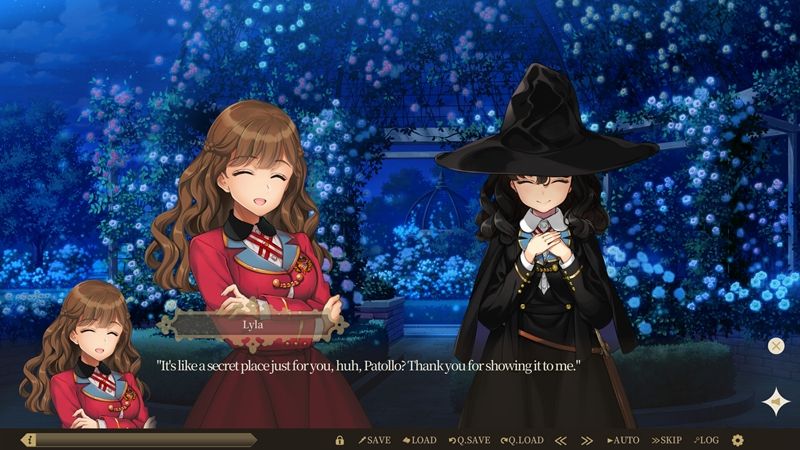Screen dimensions: 800x450
Task: Open the dialogue LOG
Action: pyautogui.click(x=706, y=440)
